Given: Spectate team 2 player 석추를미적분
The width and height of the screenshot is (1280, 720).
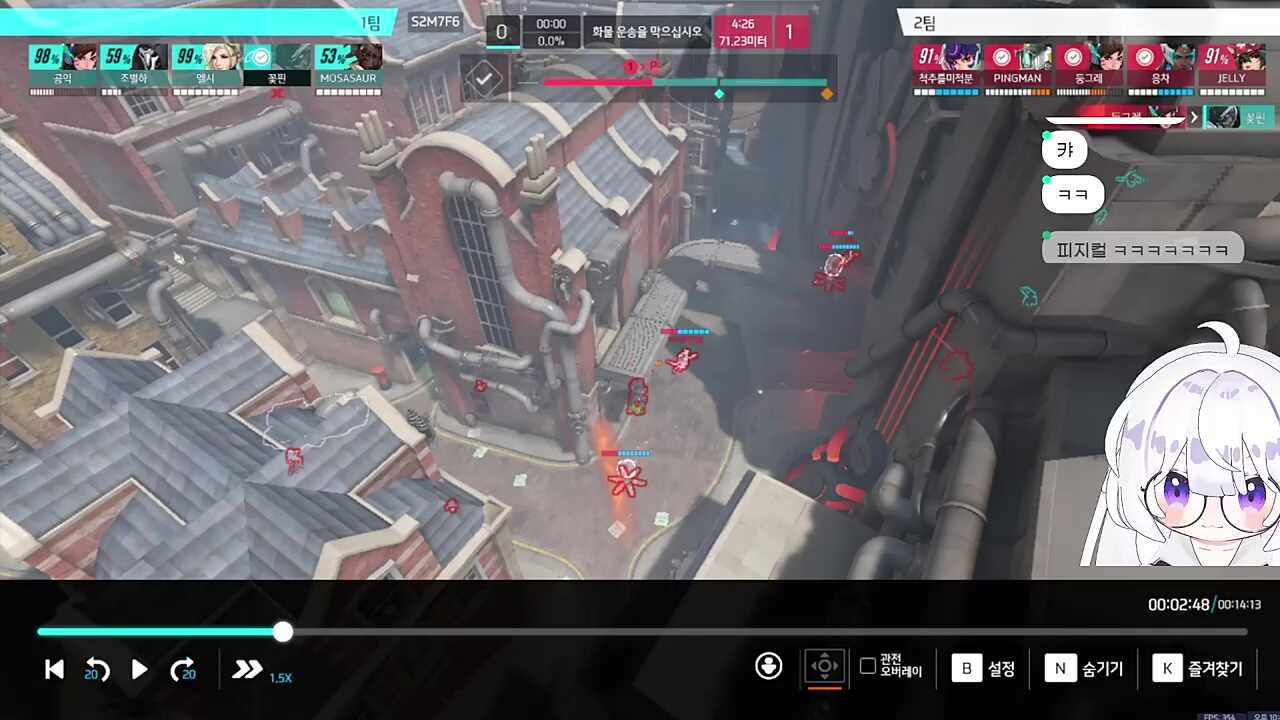Looking at the screenshot, I should point(946,66).
